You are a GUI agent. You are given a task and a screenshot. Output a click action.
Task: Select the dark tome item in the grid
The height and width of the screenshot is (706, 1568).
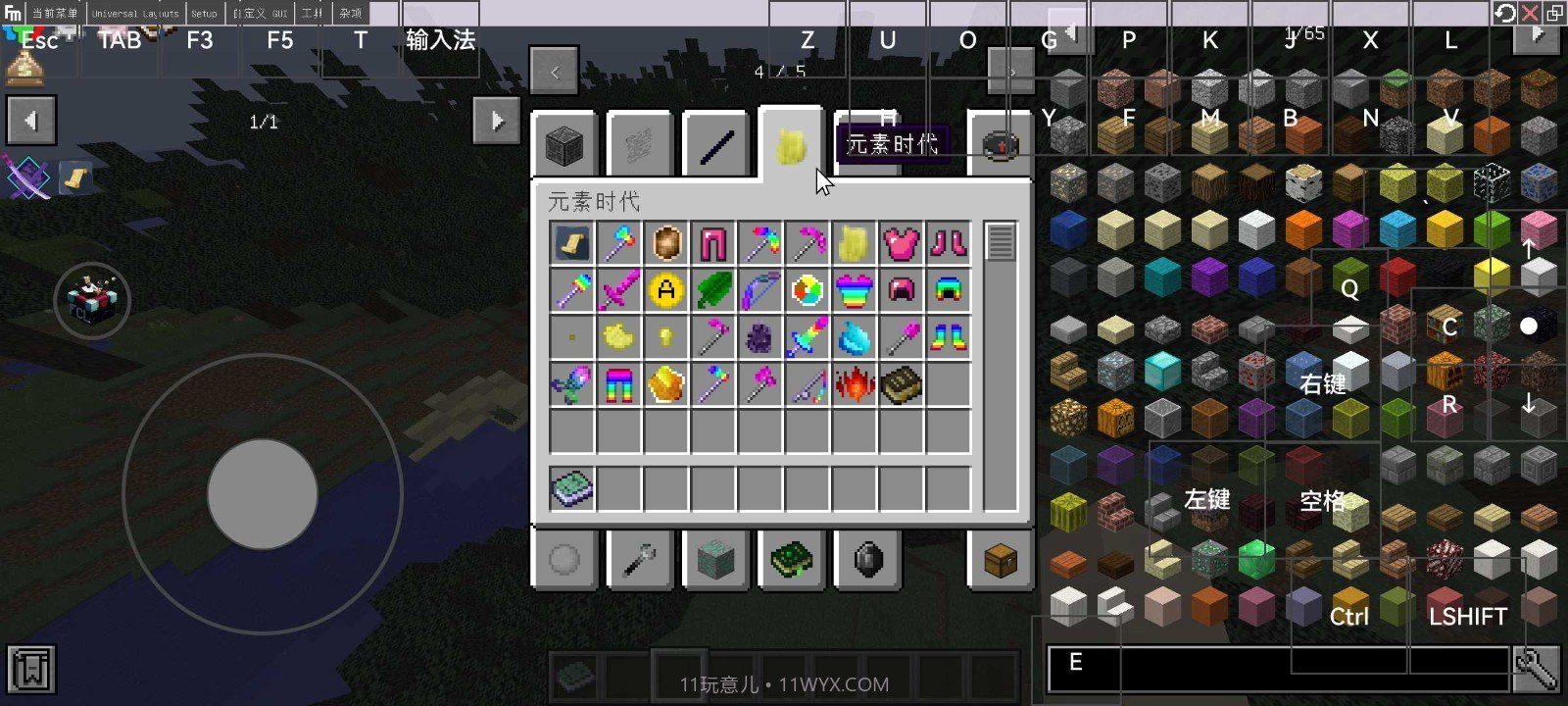point(901,382)
